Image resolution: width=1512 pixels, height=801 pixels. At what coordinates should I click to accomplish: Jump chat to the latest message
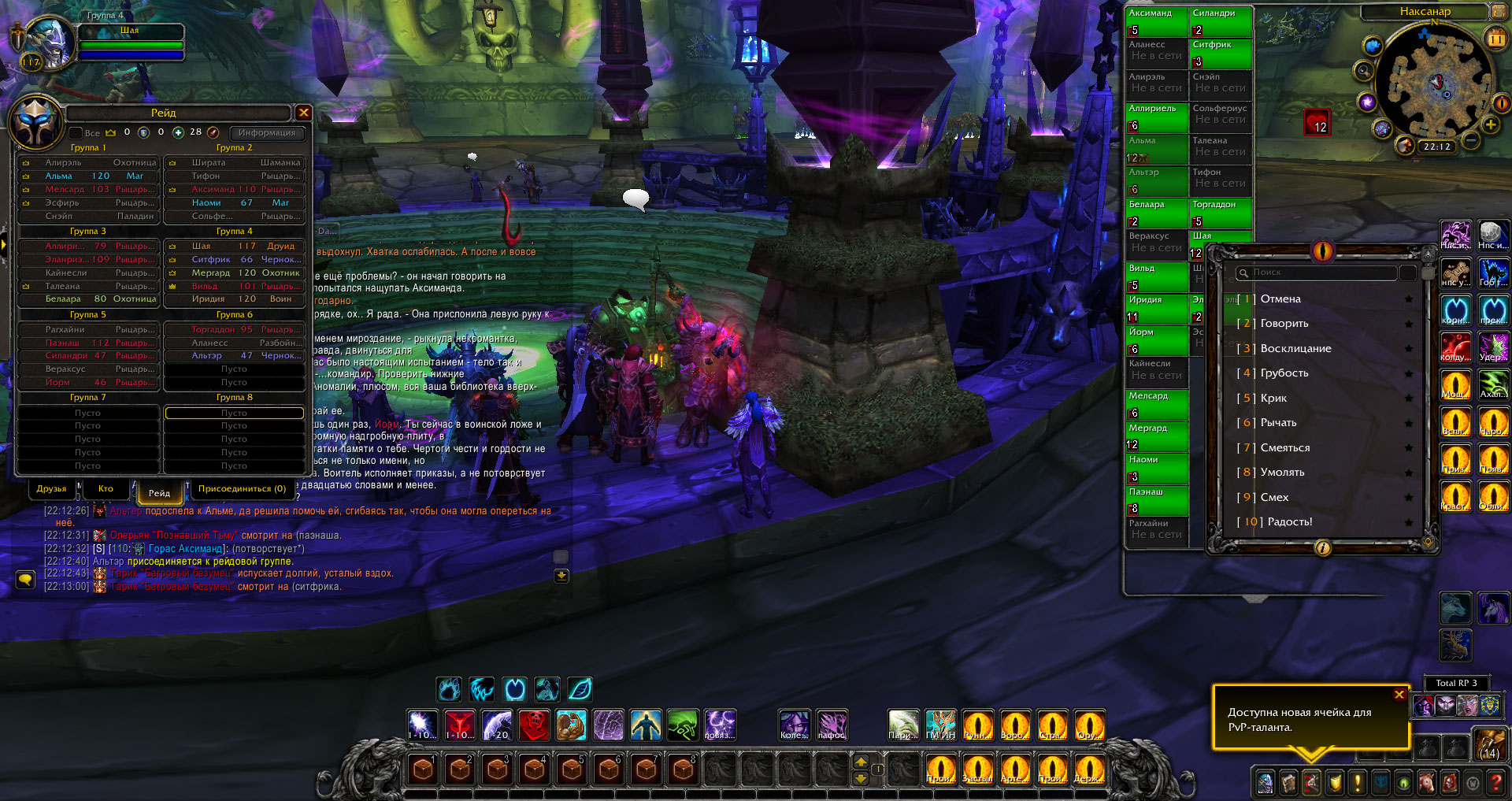(x=561, y=576)
